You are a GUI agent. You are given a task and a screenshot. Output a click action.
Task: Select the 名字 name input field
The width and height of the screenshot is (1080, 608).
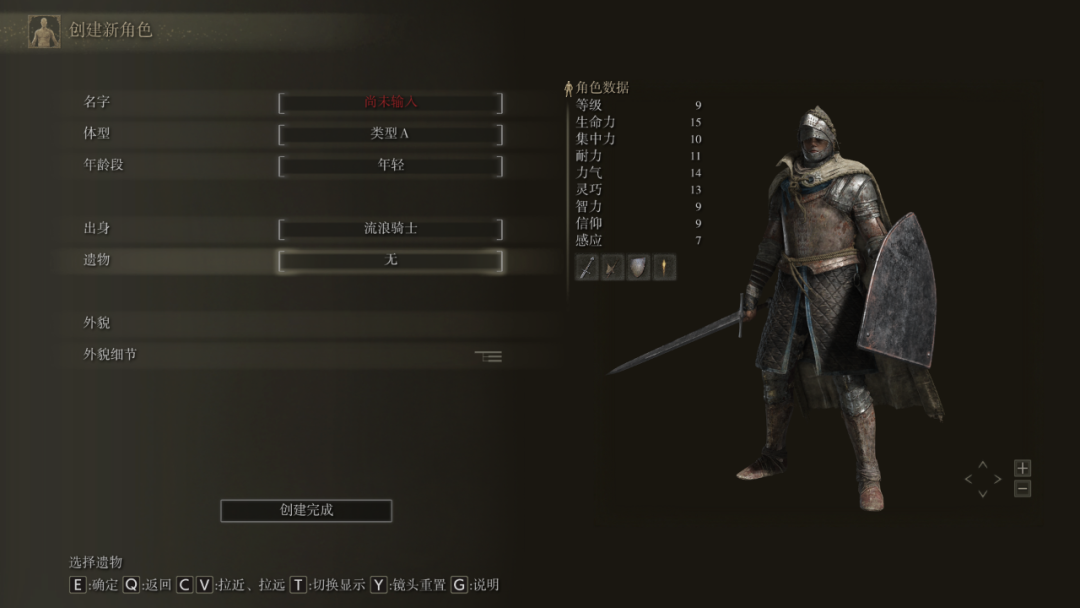click(x=390, y=102)
